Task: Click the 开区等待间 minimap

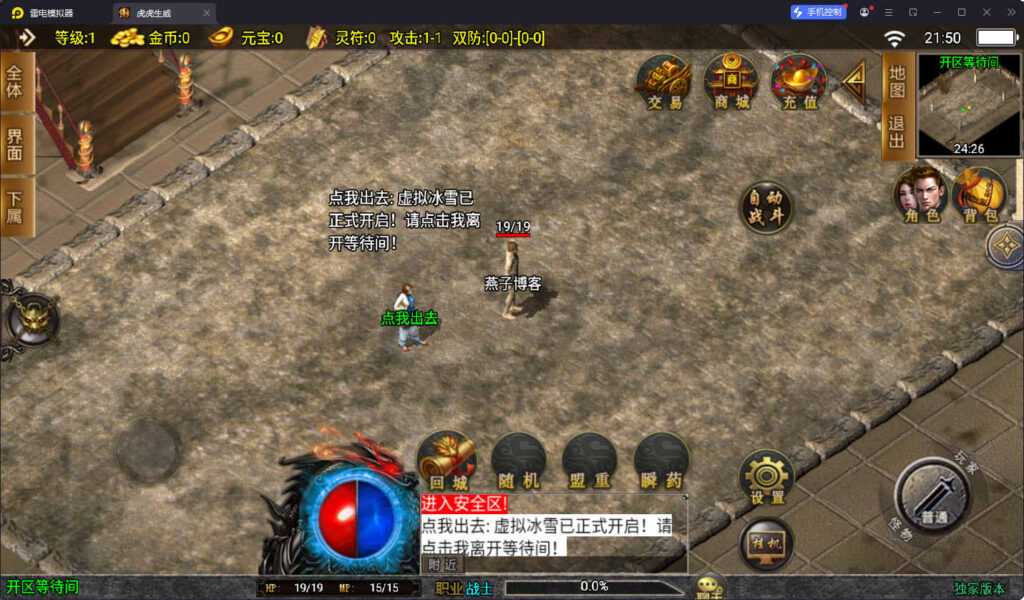Action: click(969, 105)
